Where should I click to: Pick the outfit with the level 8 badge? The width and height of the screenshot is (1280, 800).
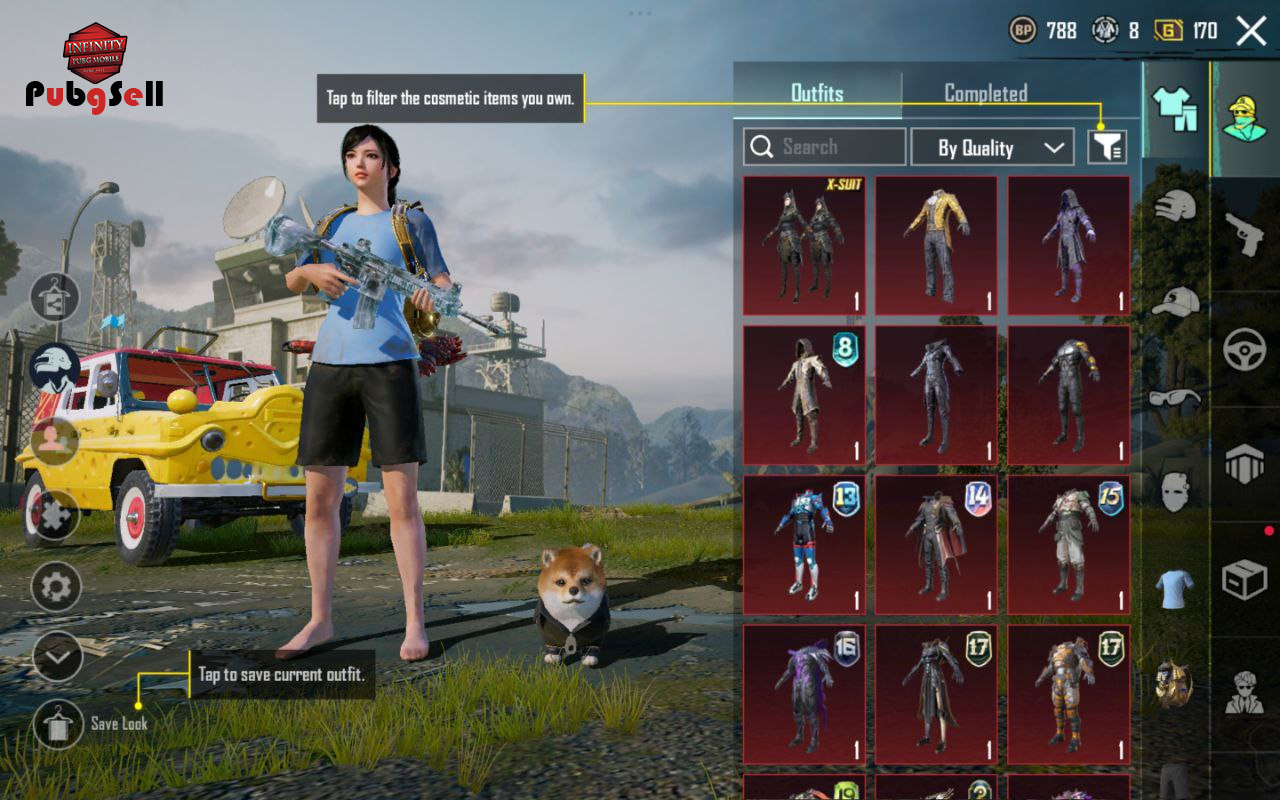[804, 395]
